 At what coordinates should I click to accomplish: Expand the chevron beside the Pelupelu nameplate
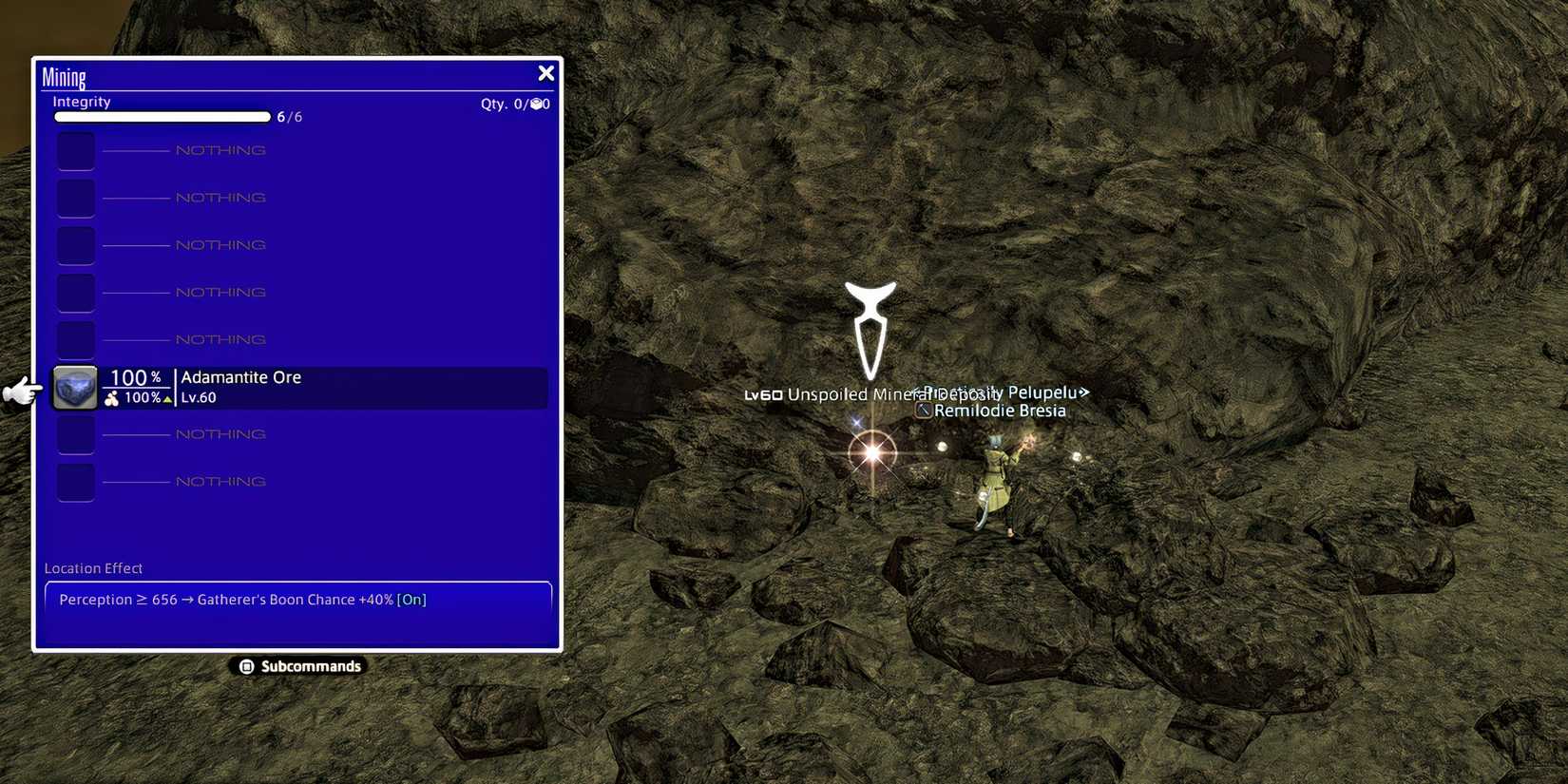[x=1084, y=392]
